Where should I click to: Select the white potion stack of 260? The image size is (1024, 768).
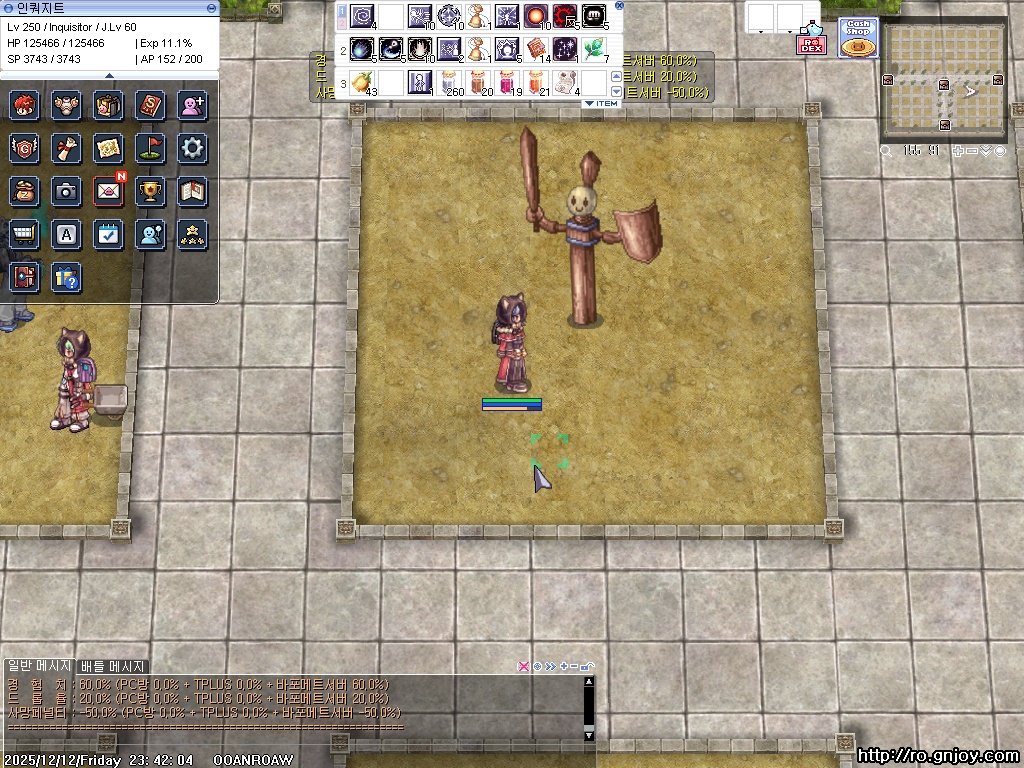coord(450,82)
